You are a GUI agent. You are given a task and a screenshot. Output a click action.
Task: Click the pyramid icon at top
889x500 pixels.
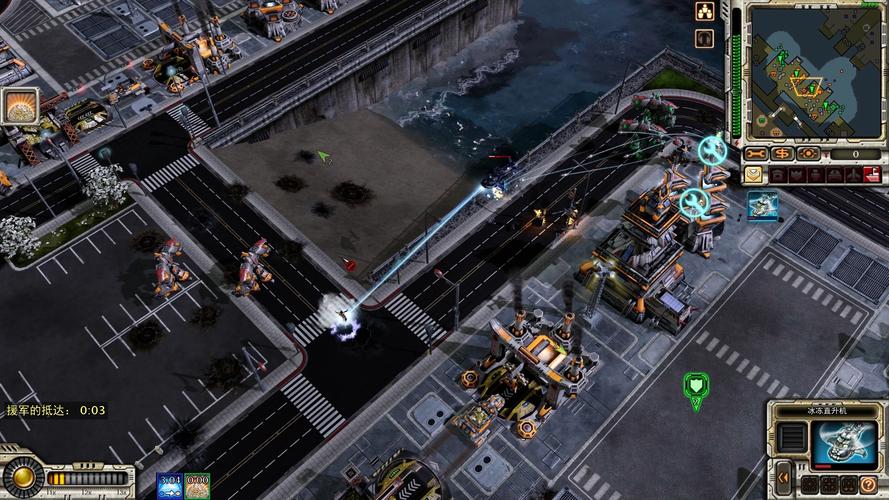click(706, 12)
